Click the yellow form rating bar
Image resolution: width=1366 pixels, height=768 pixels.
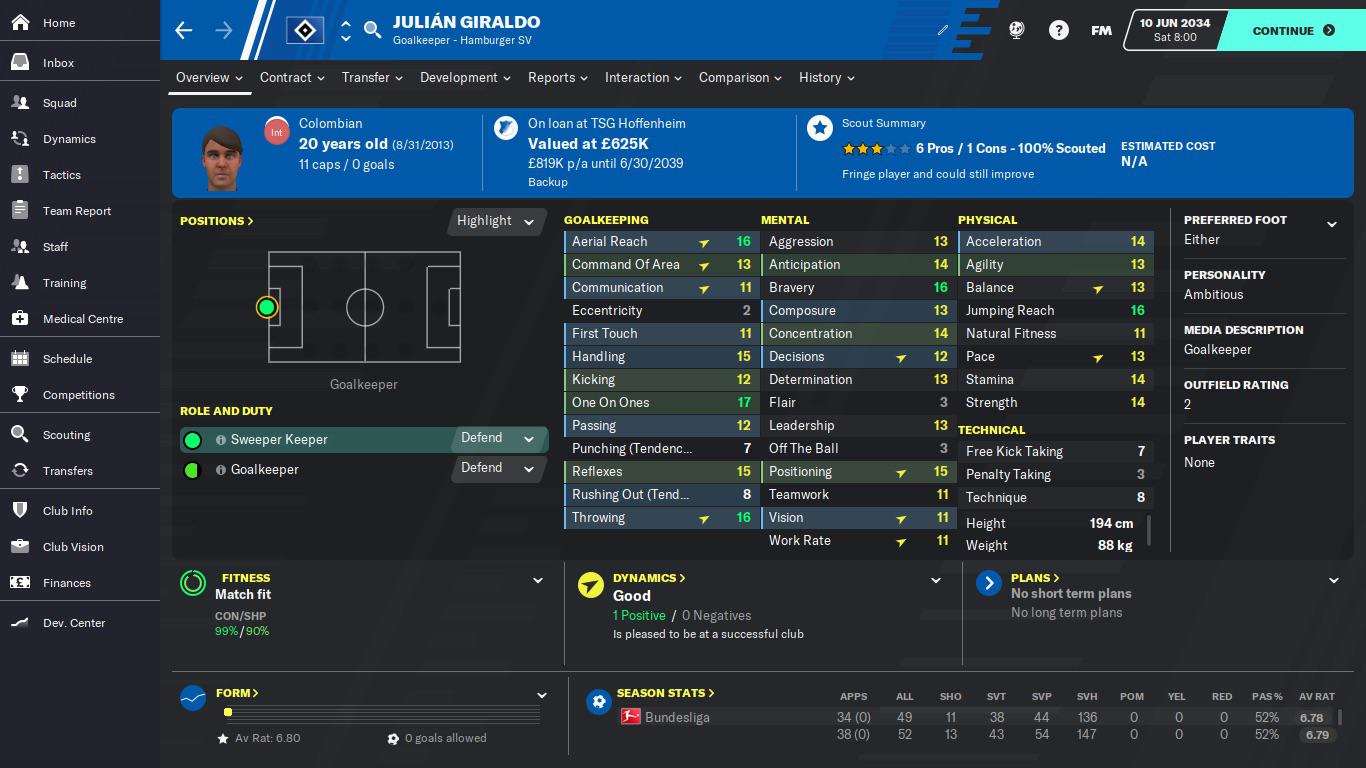point(228,712)
